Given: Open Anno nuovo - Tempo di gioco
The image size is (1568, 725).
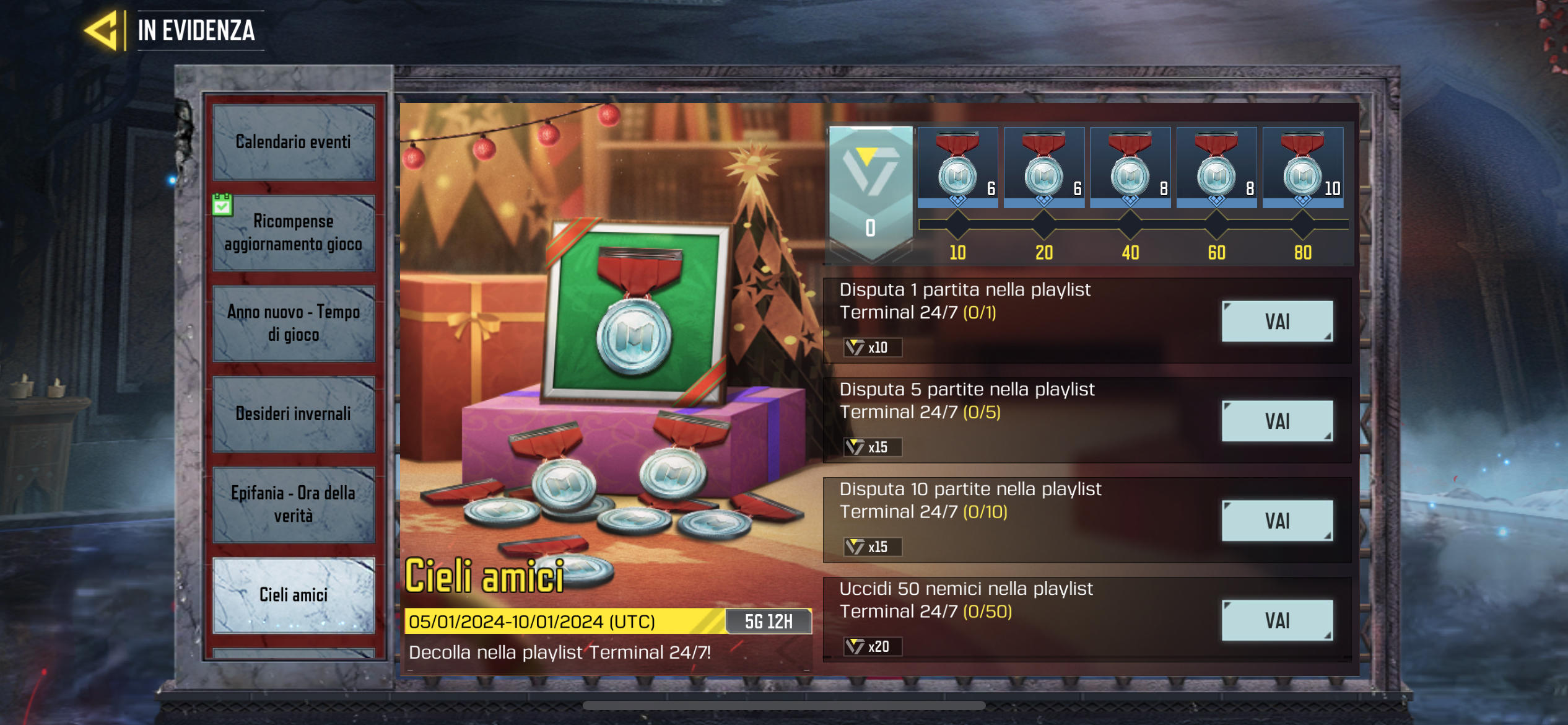Looking at the screenshot, I should tap(294, 323).
